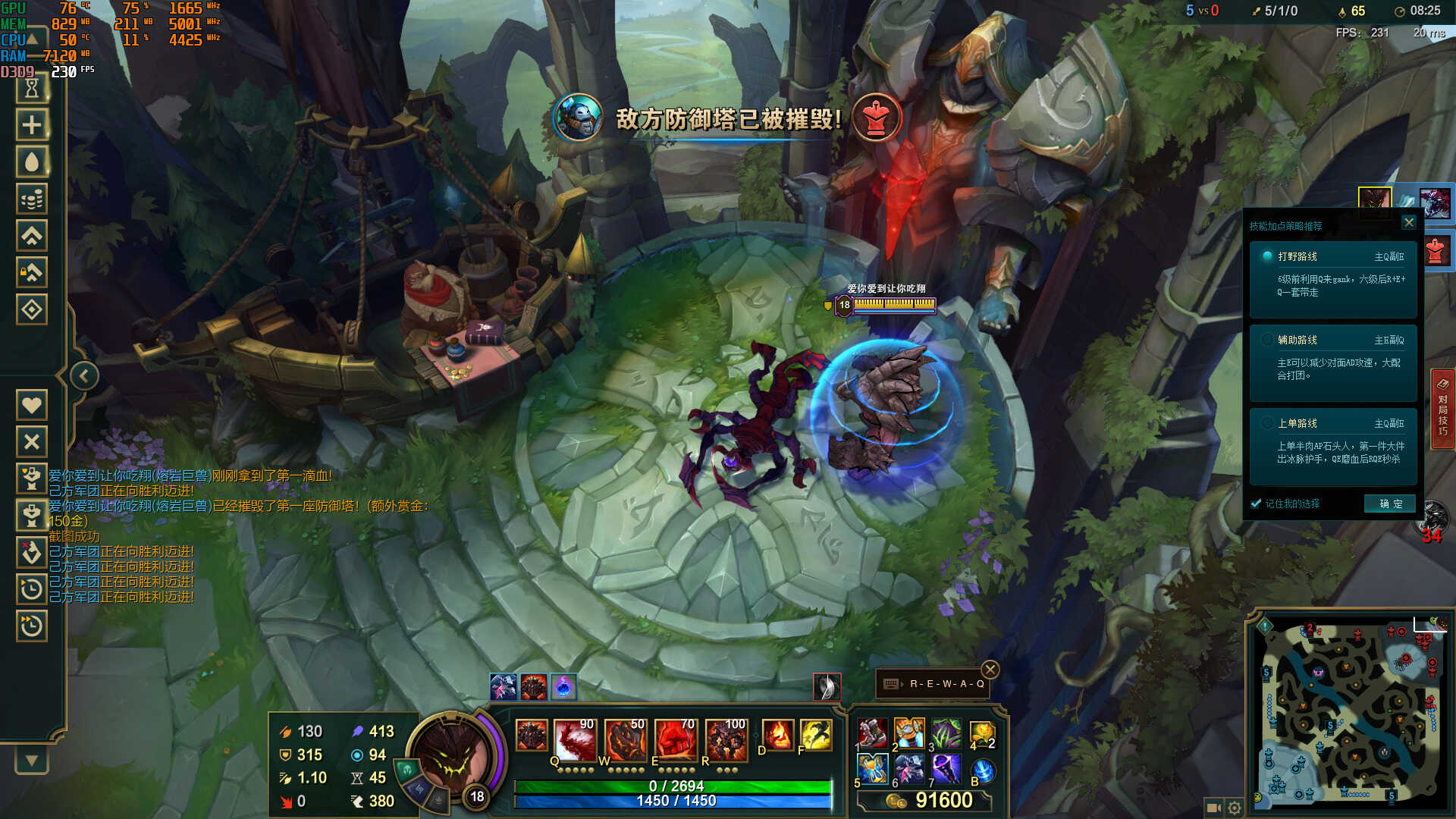The image size is (1456, 819).
Task: Open the 对局技巧 match tips tab
Action: coord(1442,409)
